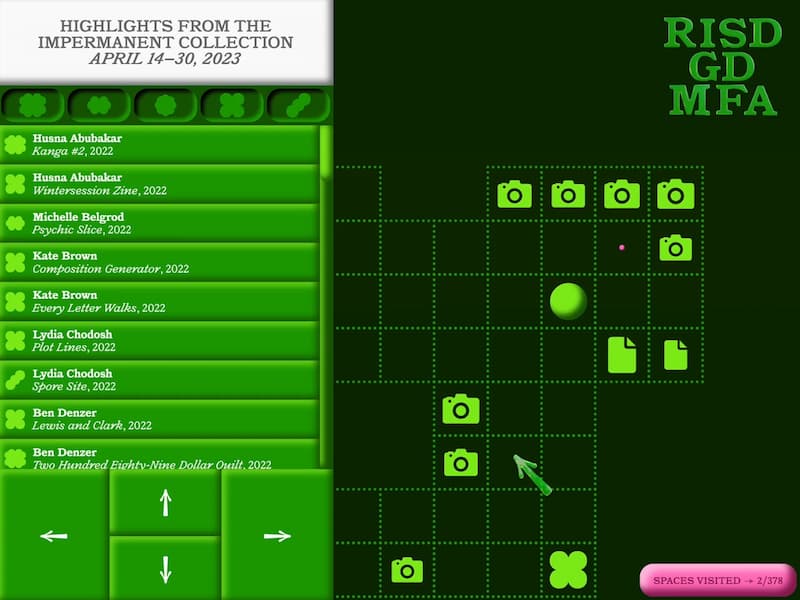
Task: Select Kate Brown's Composition Generator
Action: [x=160, y=262]
